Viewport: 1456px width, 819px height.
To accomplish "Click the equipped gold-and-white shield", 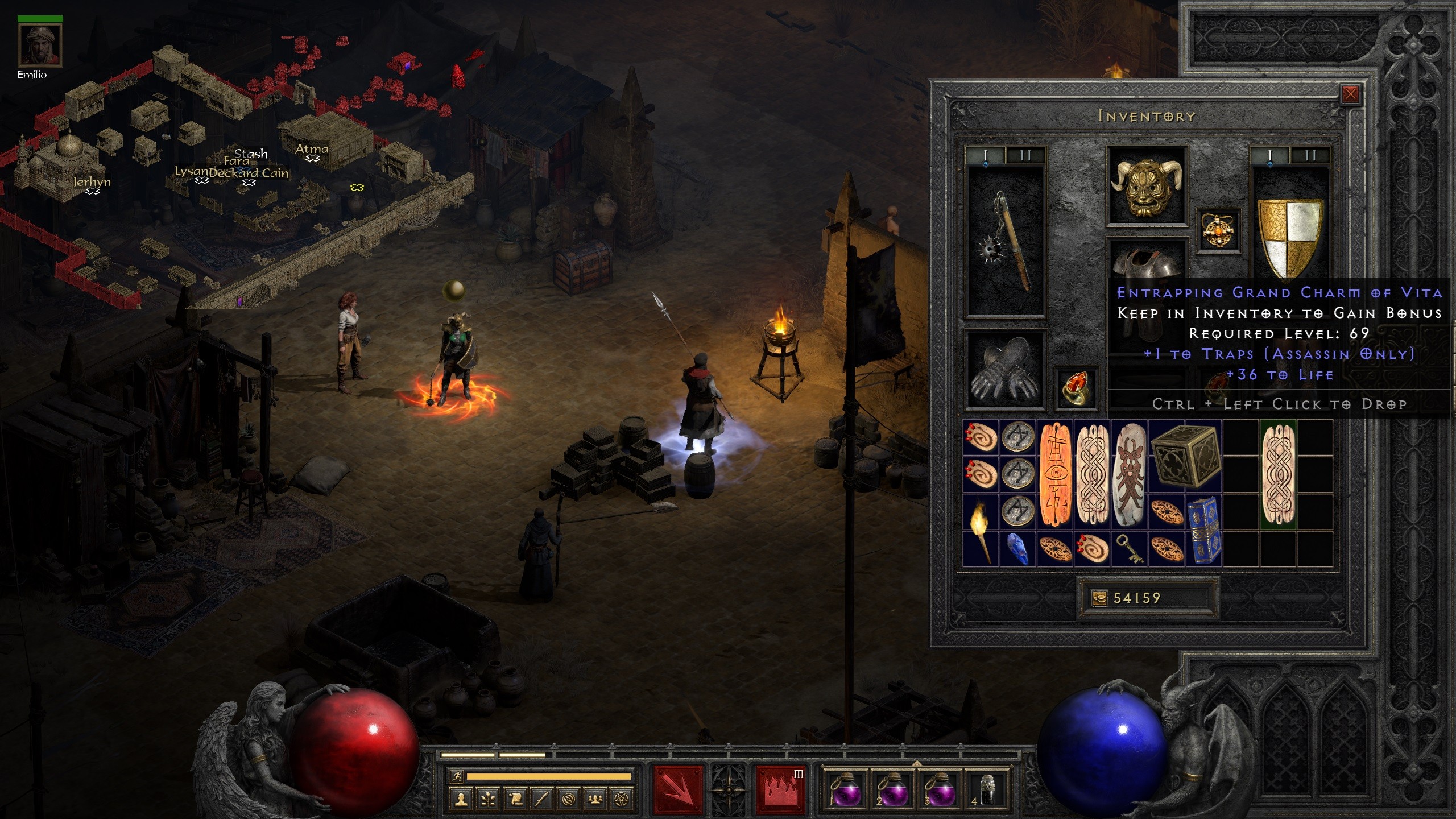I will pyautogui.click(x=1289, y=238).
